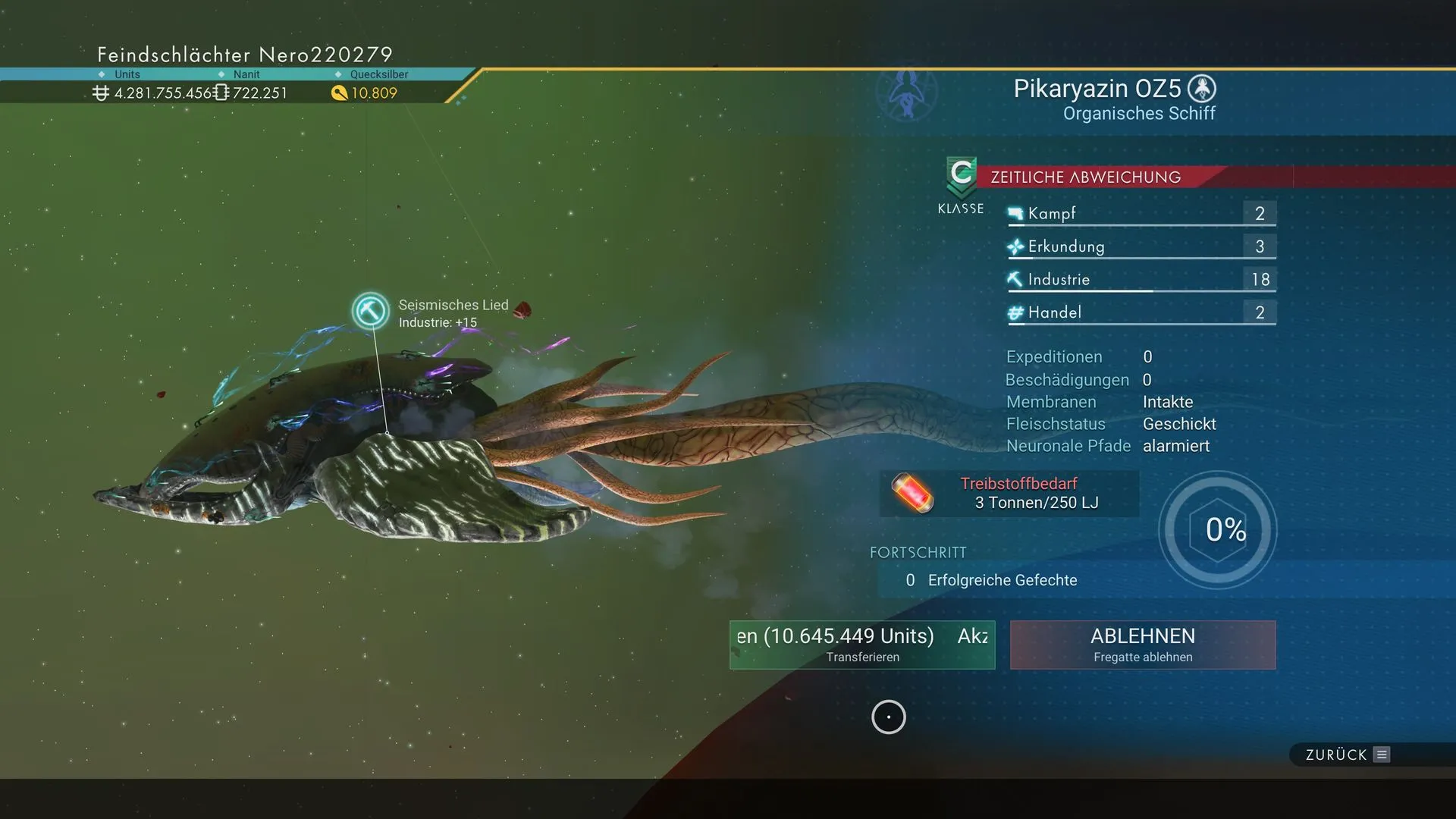Select the Seismisches Lied trait icon
The width and height of the screenshot is (1456, 819).
point(371,311)
